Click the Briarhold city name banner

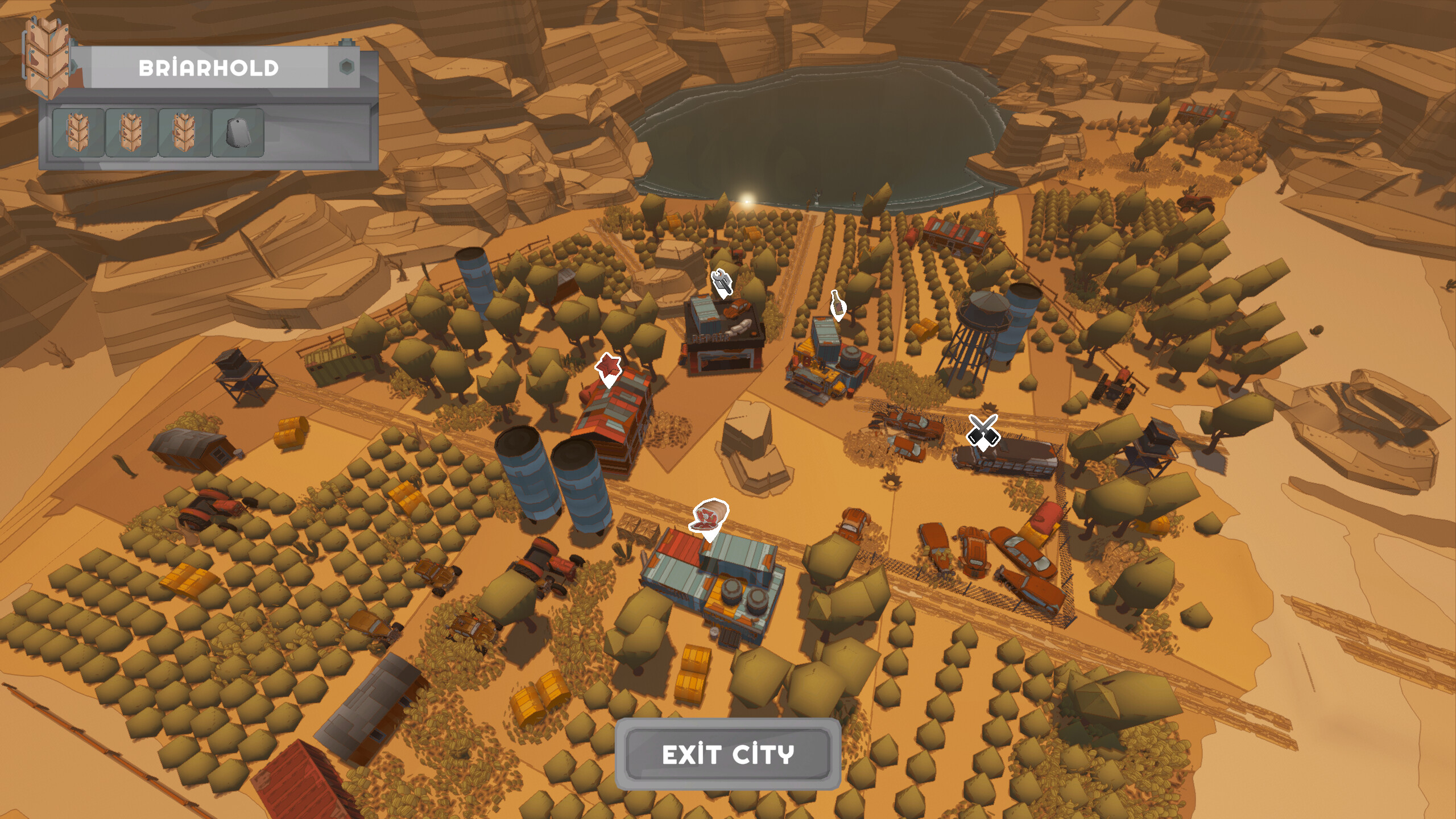tap(210, 67)
